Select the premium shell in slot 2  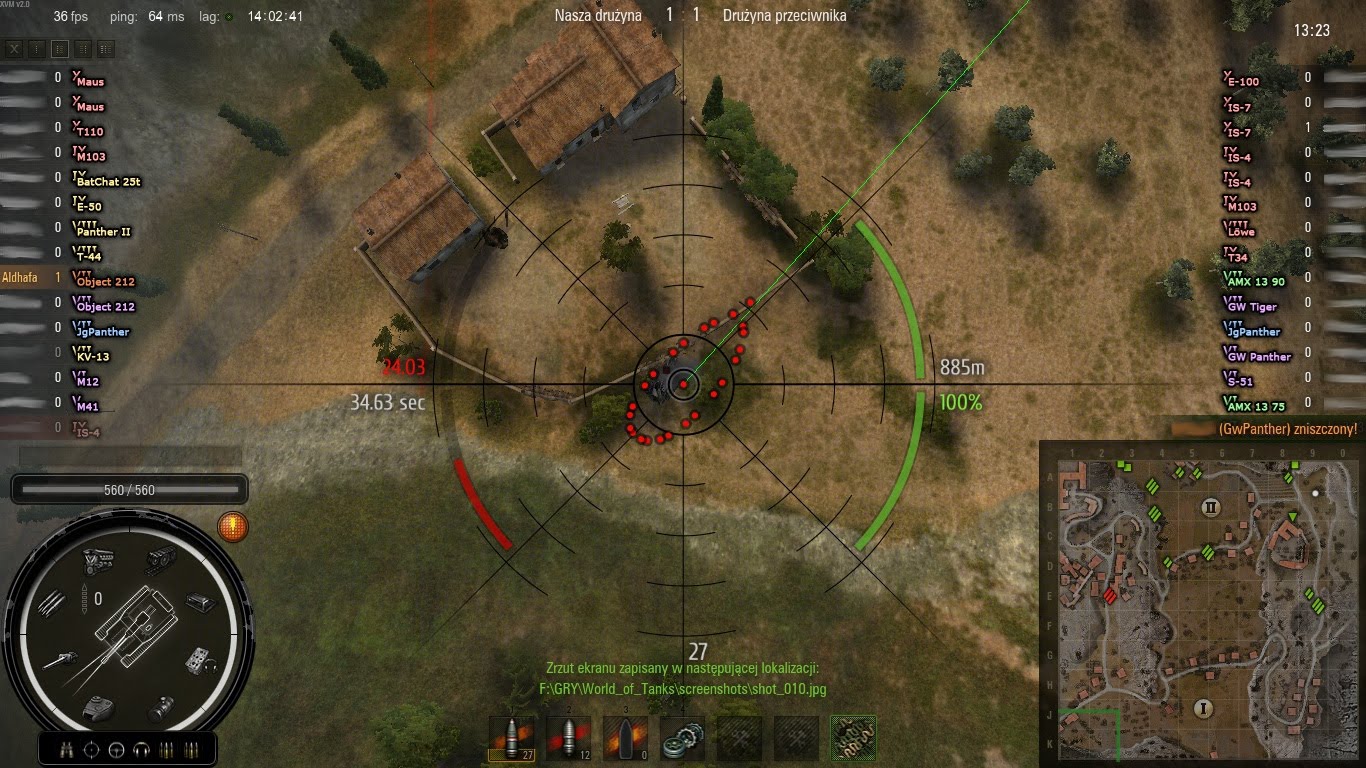[x=568, y=738]
